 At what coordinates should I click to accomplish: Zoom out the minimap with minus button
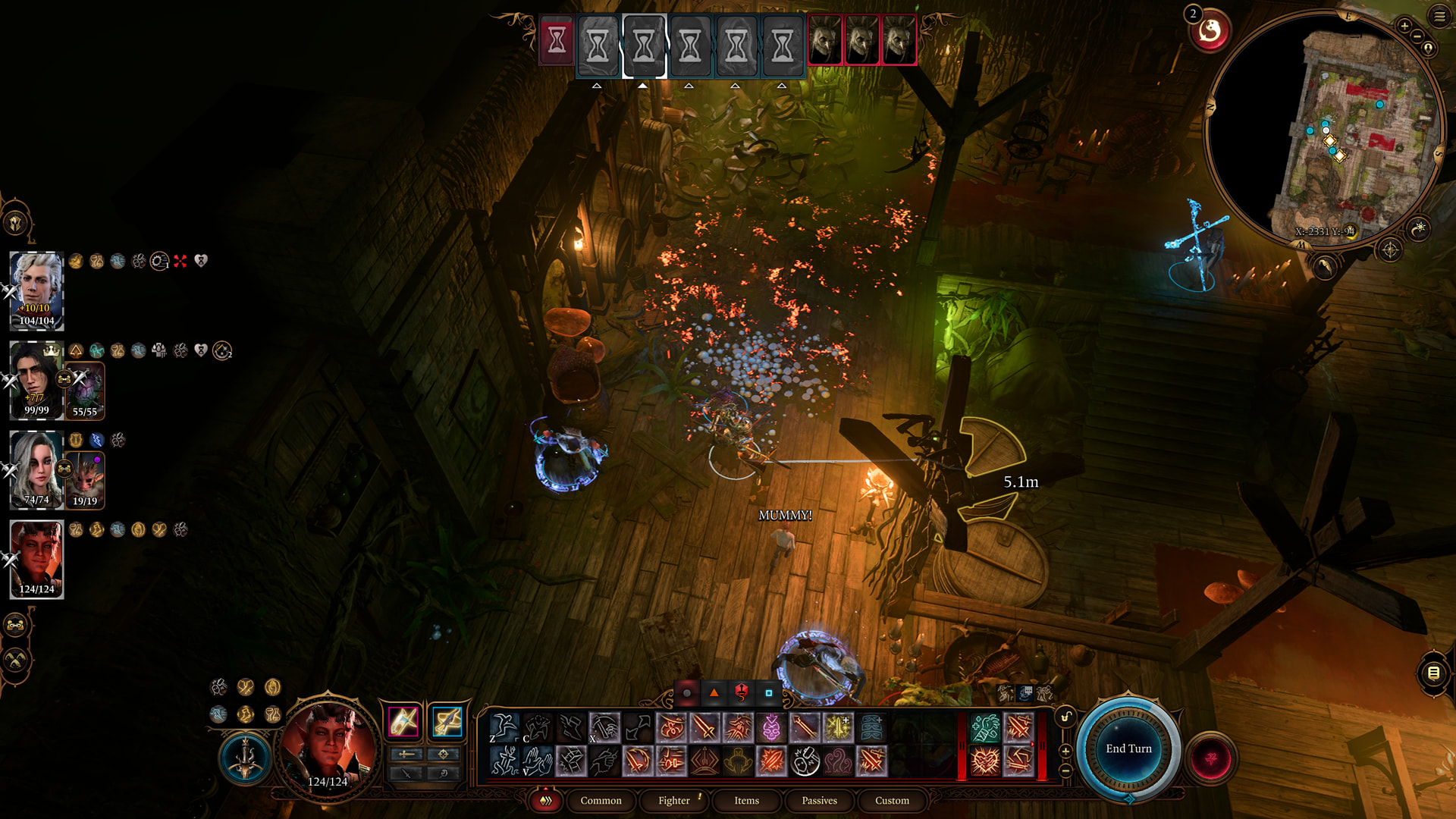click(1417, 36)
